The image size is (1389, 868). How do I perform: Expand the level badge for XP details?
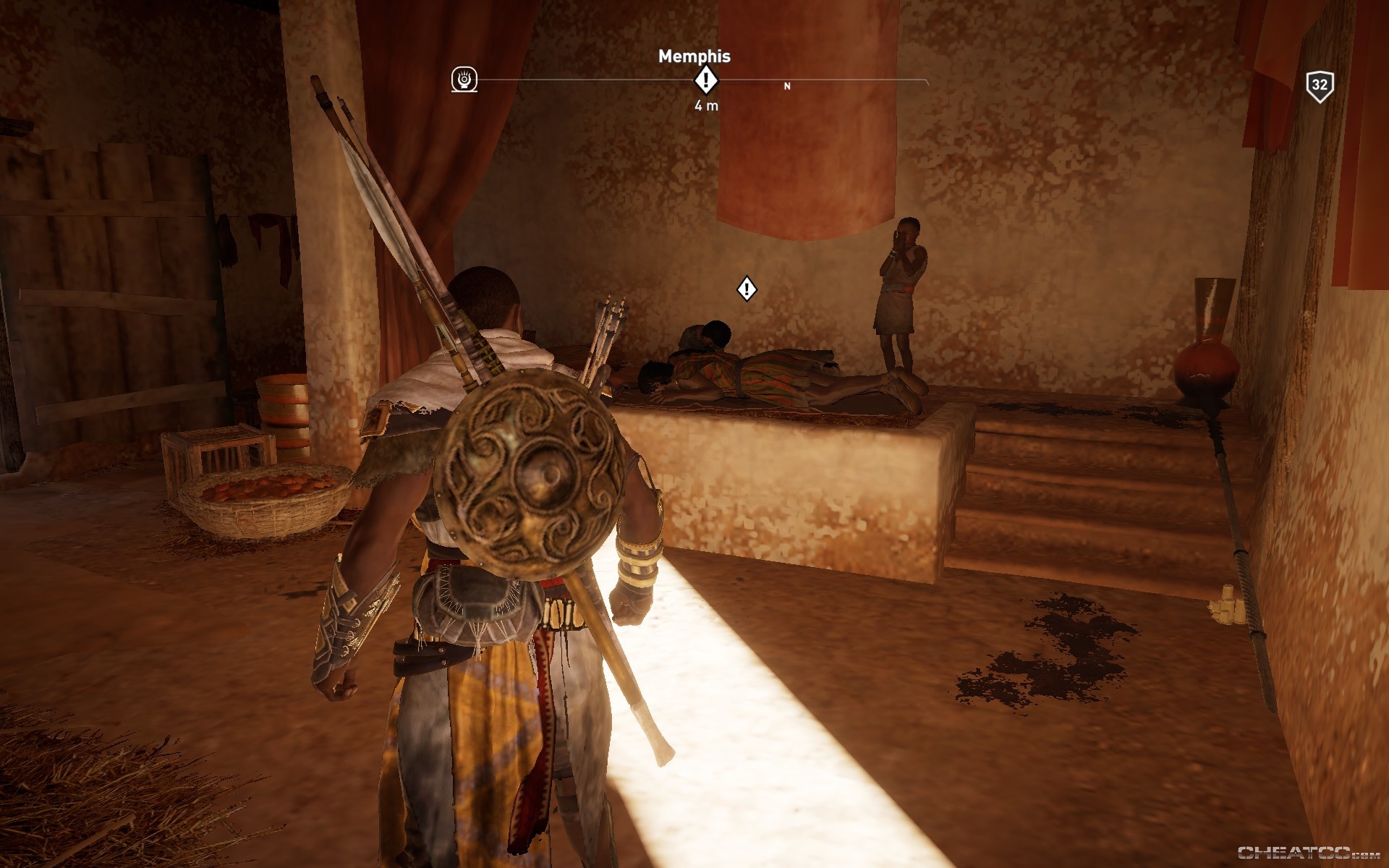click(x=1322, y=87)
